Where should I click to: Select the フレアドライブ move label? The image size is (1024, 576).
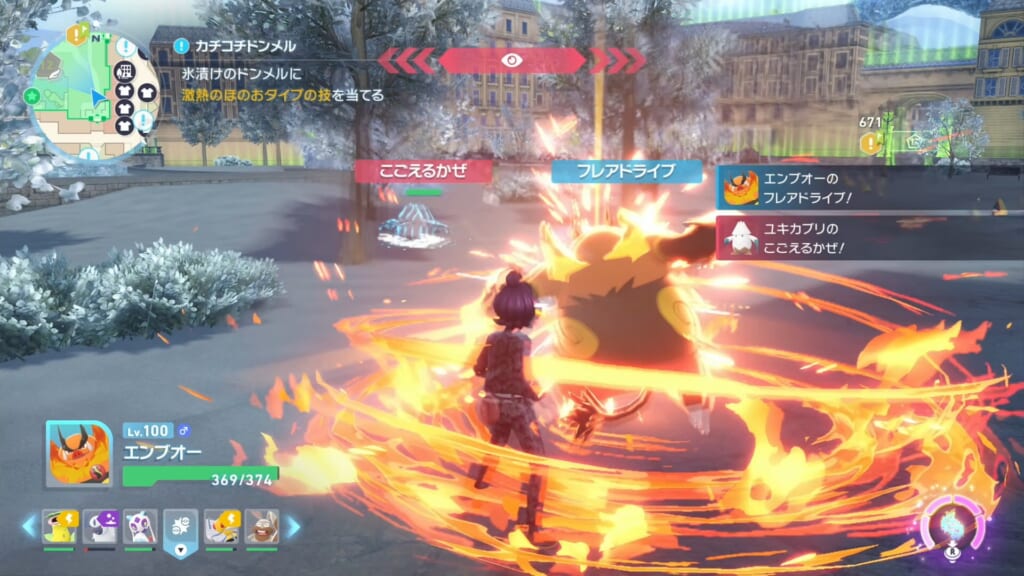pos(627,171)
